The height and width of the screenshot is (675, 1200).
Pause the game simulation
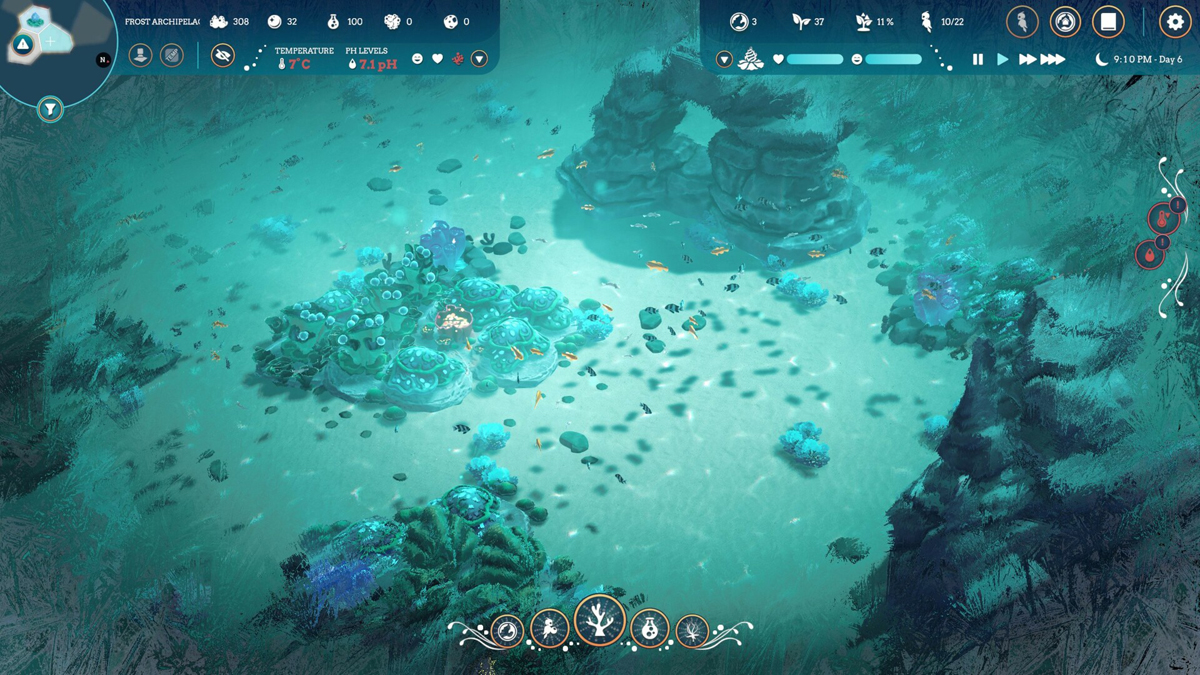[978, 60]
